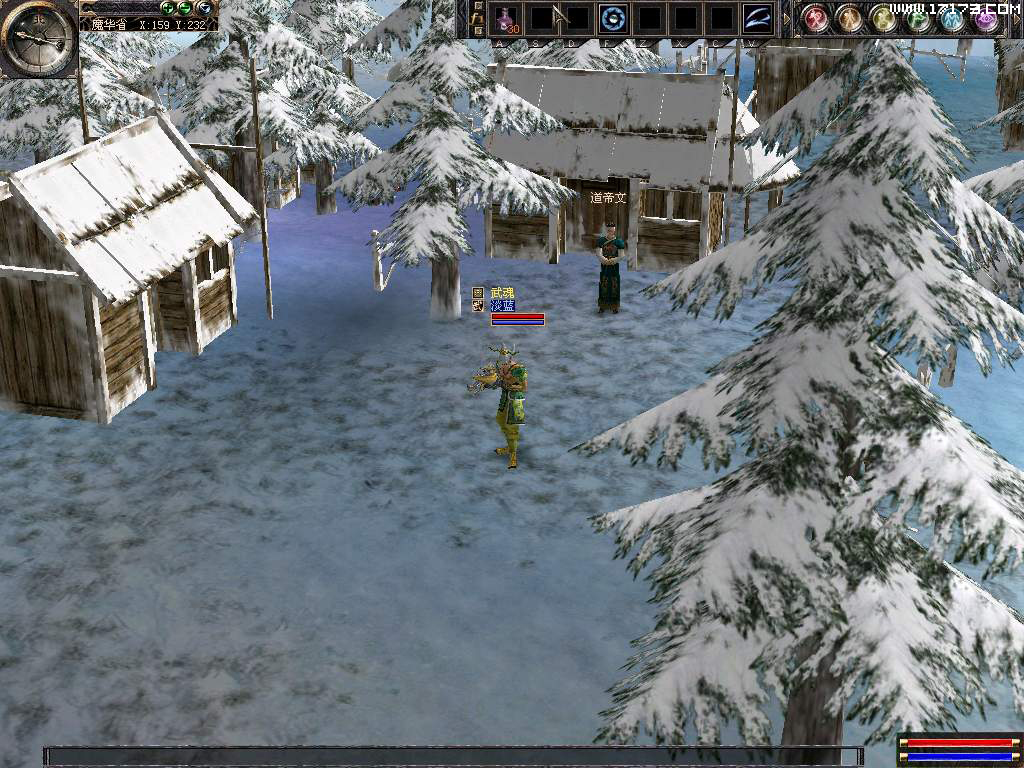Switch hotbar page with the F1 indicator
Viewport: 1024px width, 768px height.
point(475,19)
